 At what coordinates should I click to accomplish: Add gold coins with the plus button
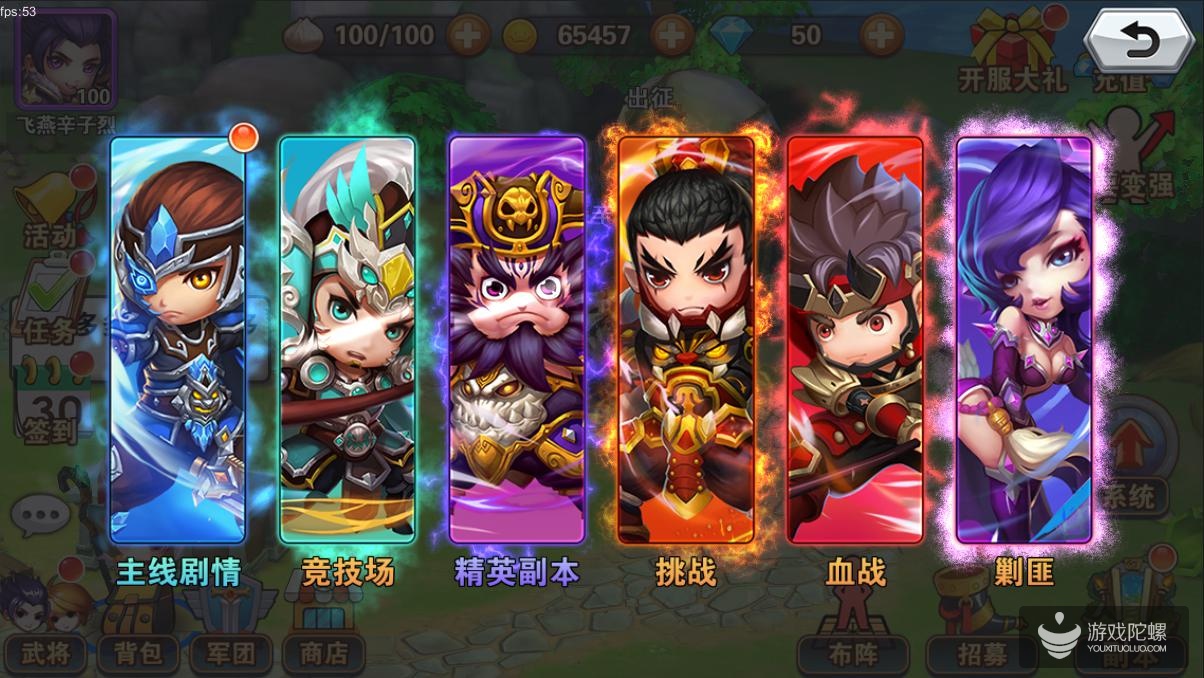pos(672,36)
